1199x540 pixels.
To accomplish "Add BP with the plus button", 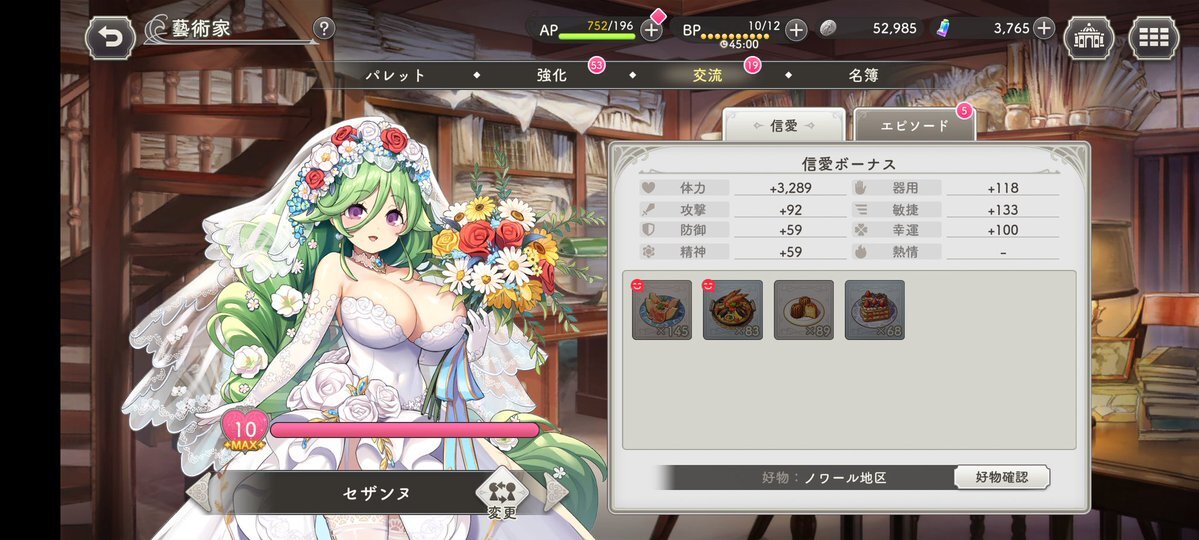I will (x=796, y=29).
